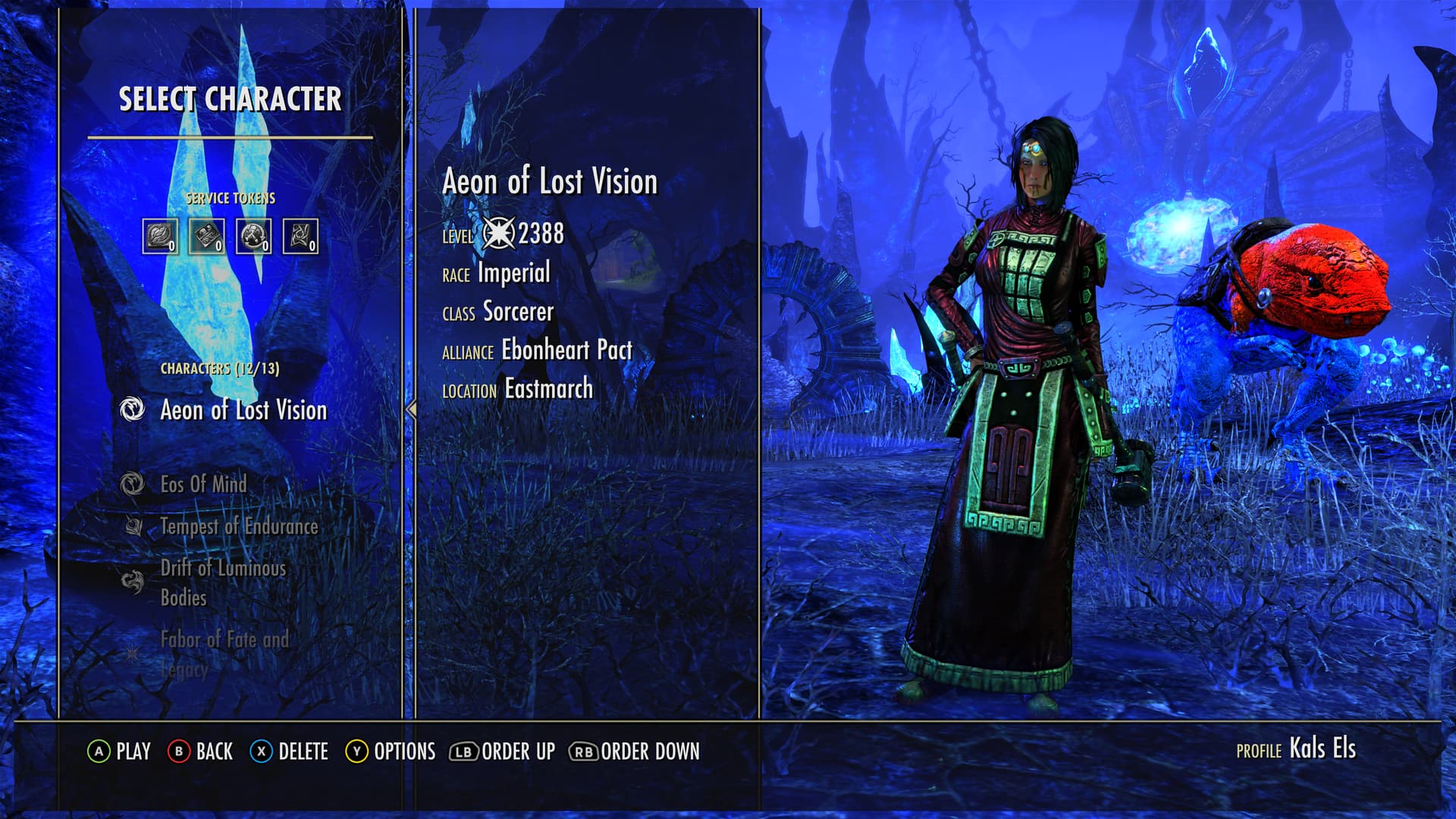Select the engraved plate service token
The image size is (1456, 819).
pos(206,237)
